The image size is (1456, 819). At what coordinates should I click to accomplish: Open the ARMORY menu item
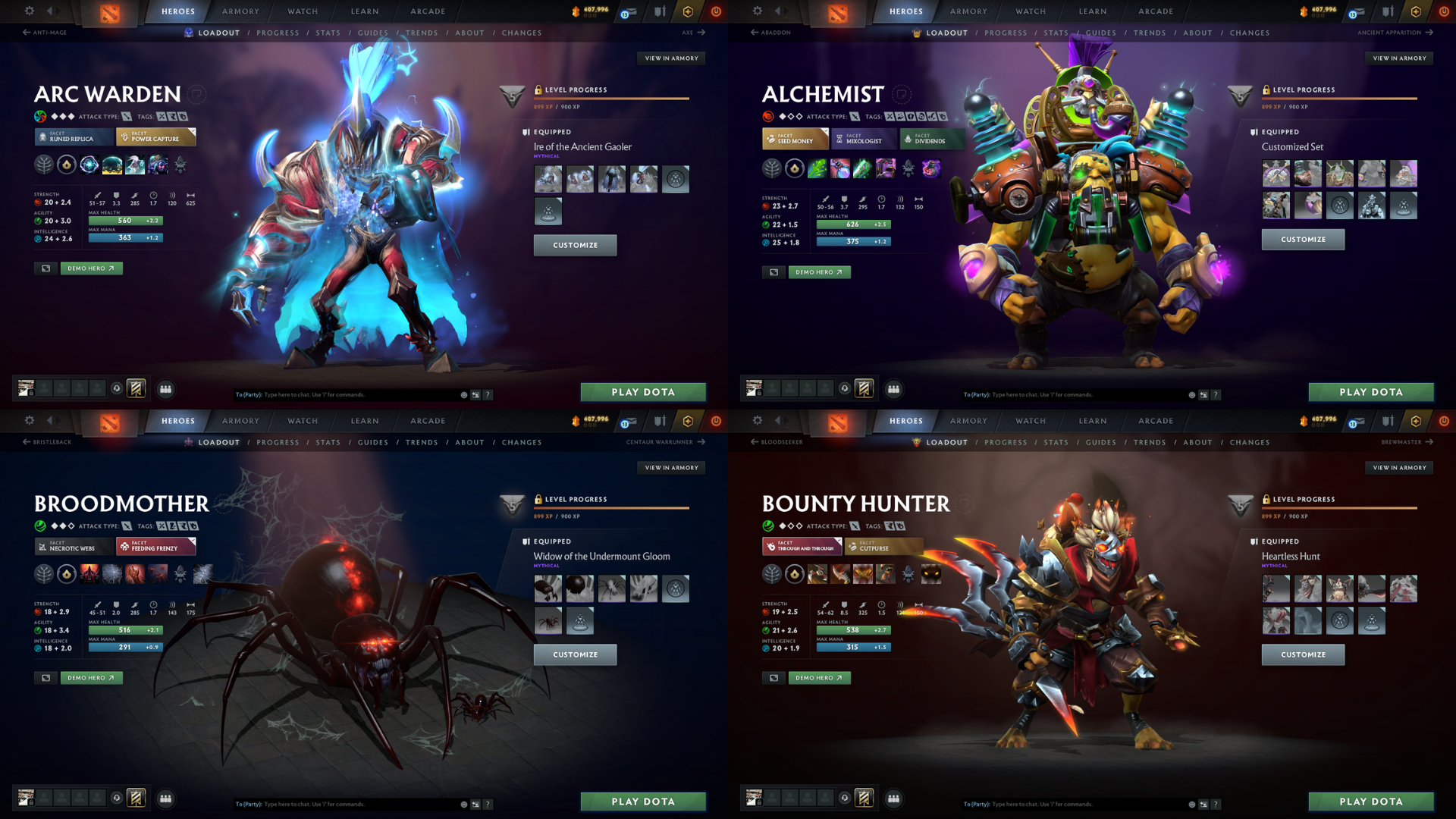240,11
